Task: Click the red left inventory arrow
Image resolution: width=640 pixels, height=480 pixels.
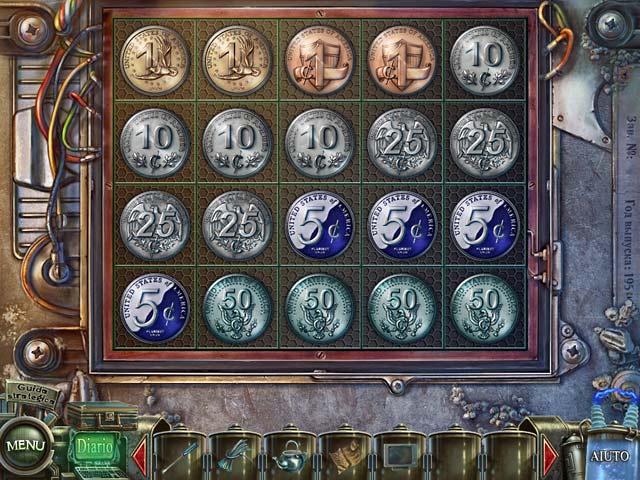Action: [x=140, y=455]
